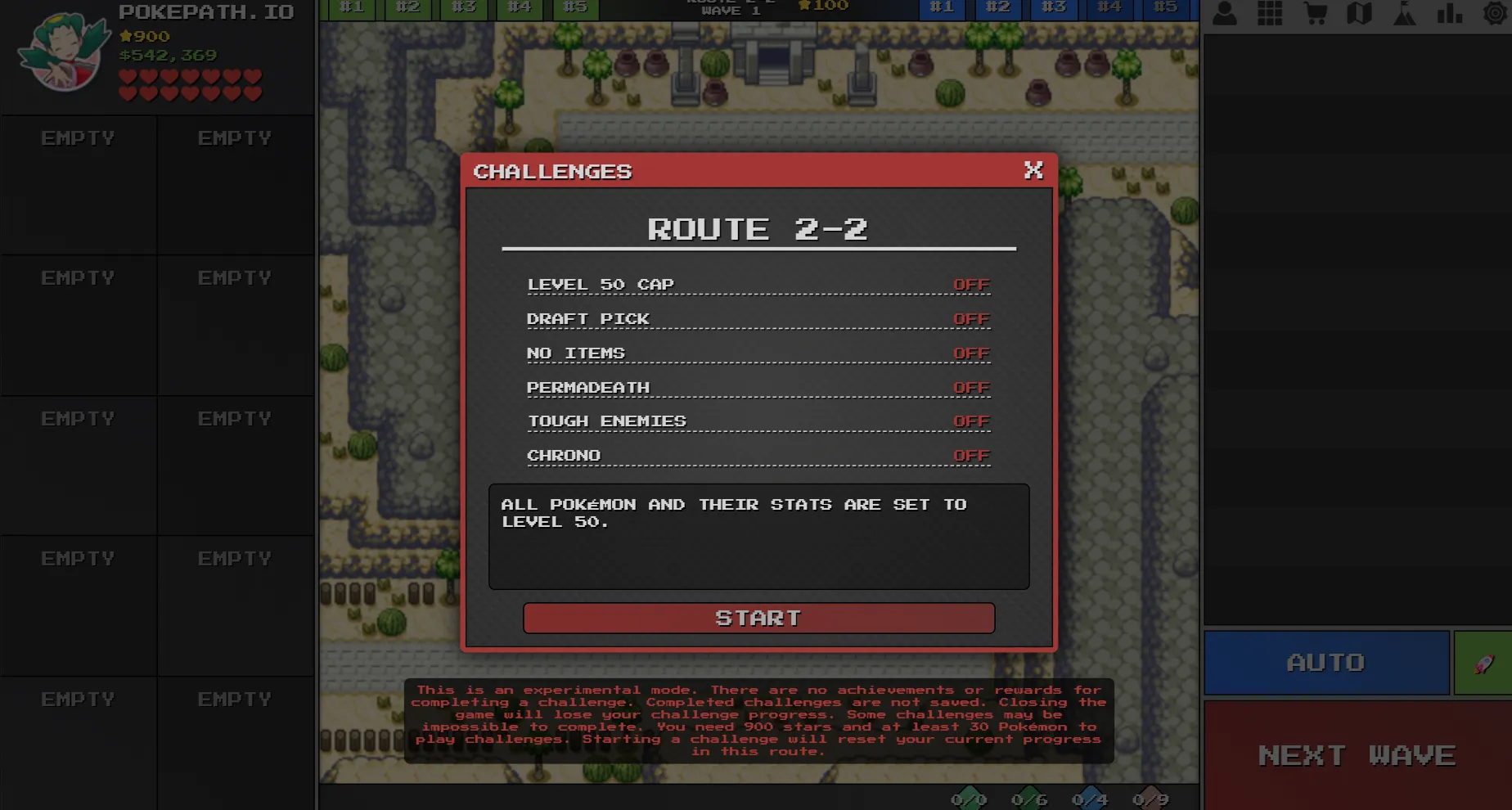Activate the Auto wave button
Screen dimensions: 1512x810
coord(1325,662)
